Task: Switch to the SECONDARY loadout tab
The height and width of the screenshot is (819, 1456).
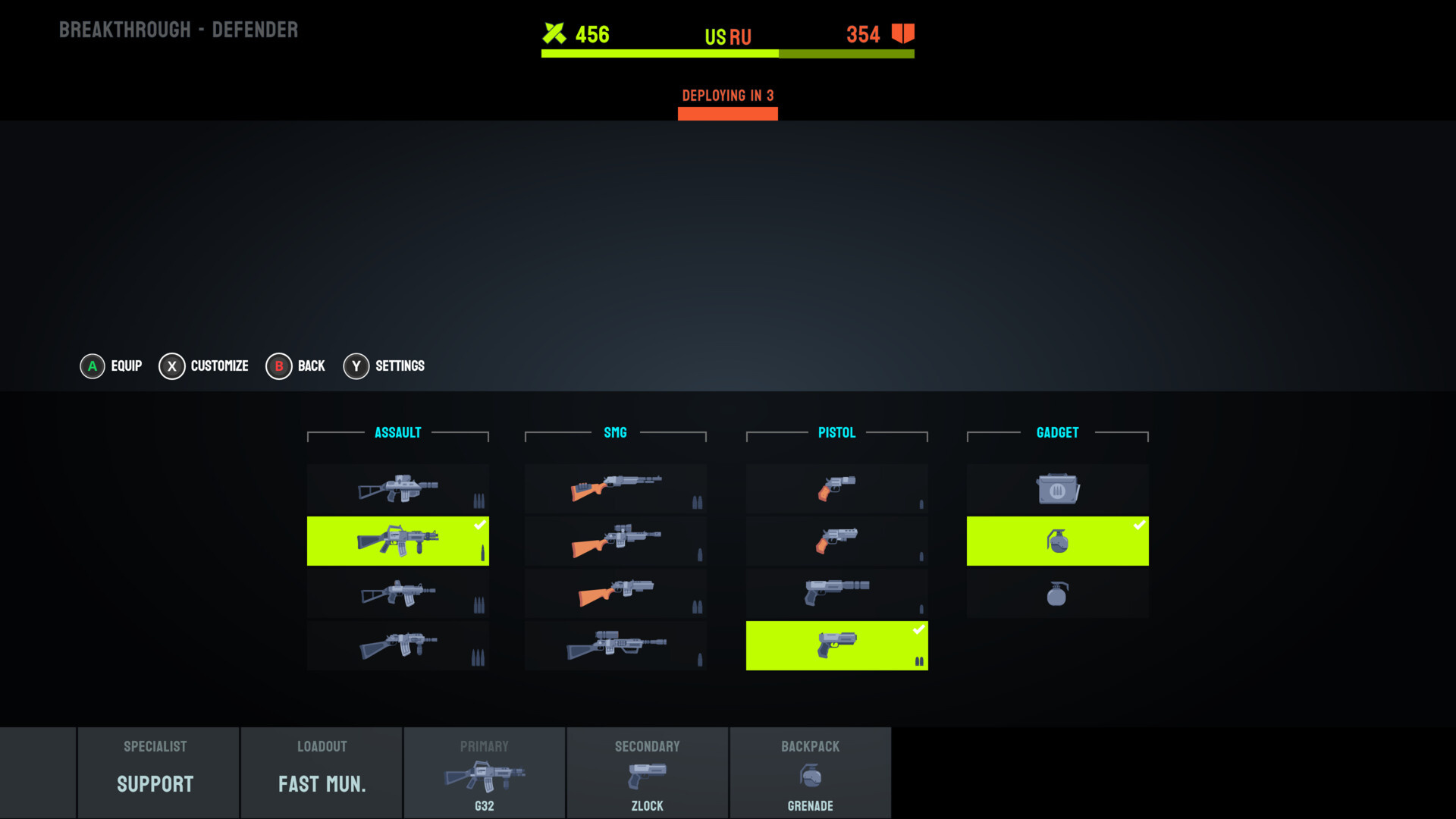Action: tap(647, 772)
